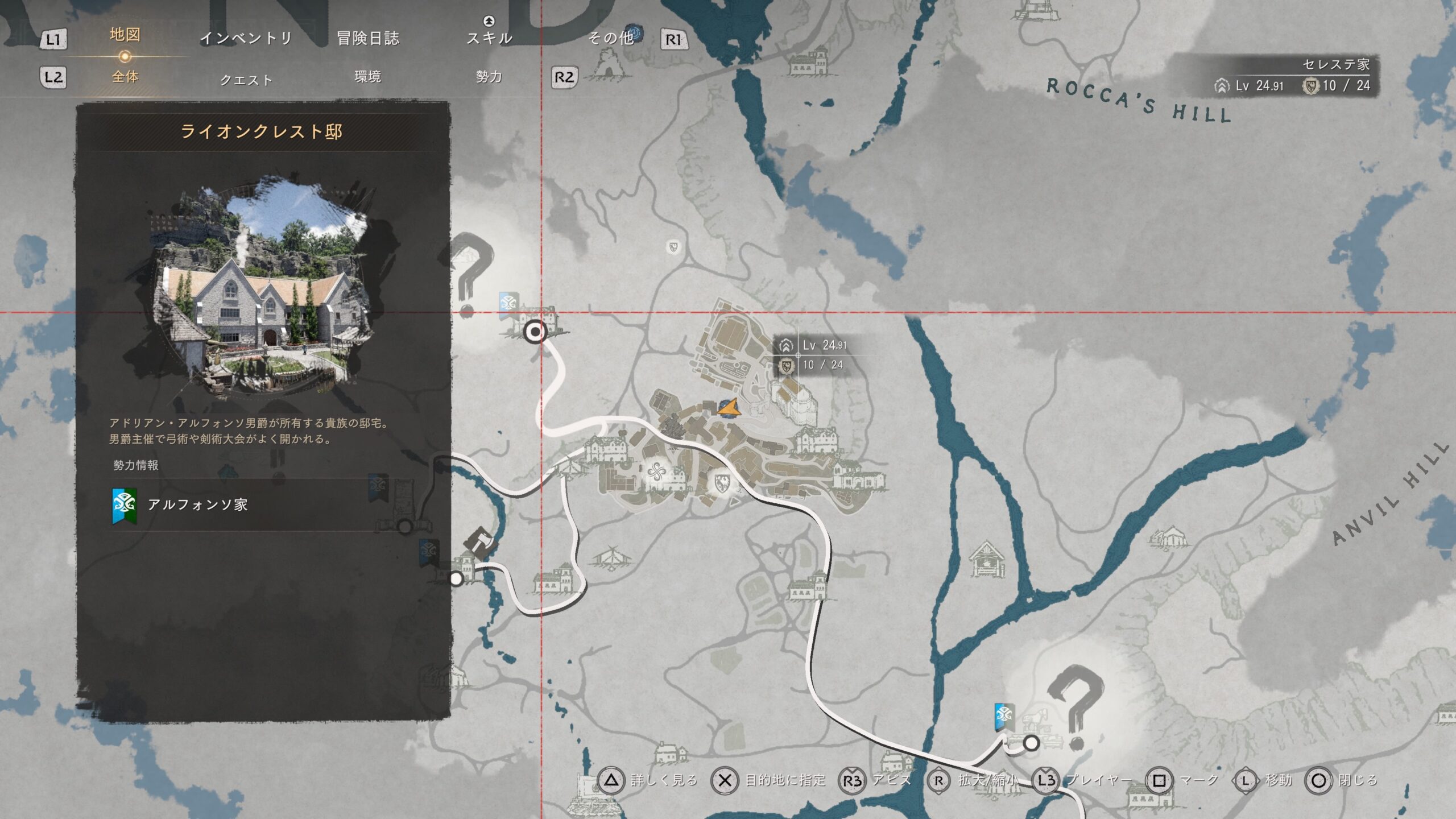
Task: Select the targeted waypoint ring under the crosshair
Action: coord(535,332)
